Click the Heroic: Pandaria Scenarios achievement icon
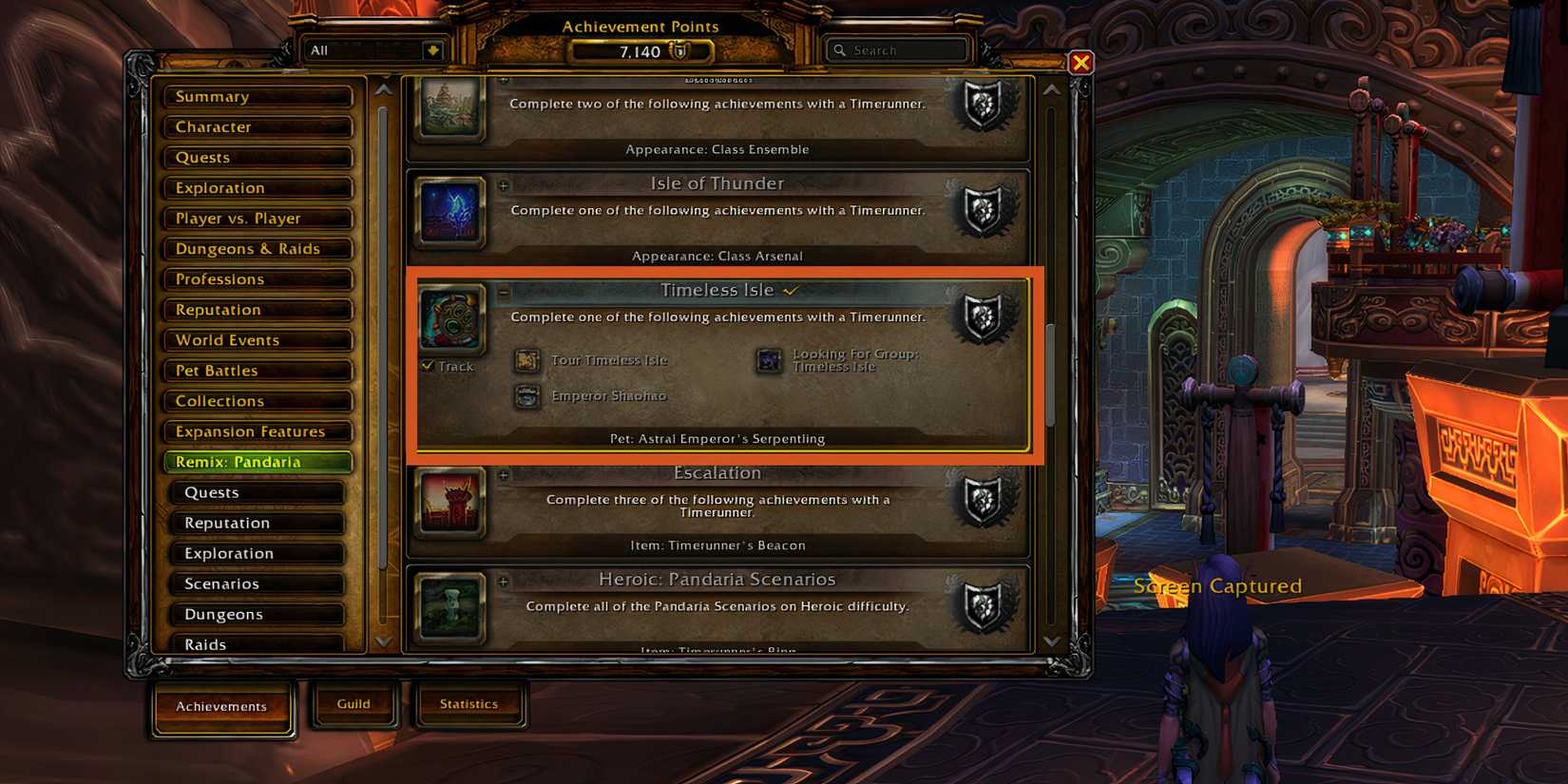 pyautogui.click(x=449, y=608)
